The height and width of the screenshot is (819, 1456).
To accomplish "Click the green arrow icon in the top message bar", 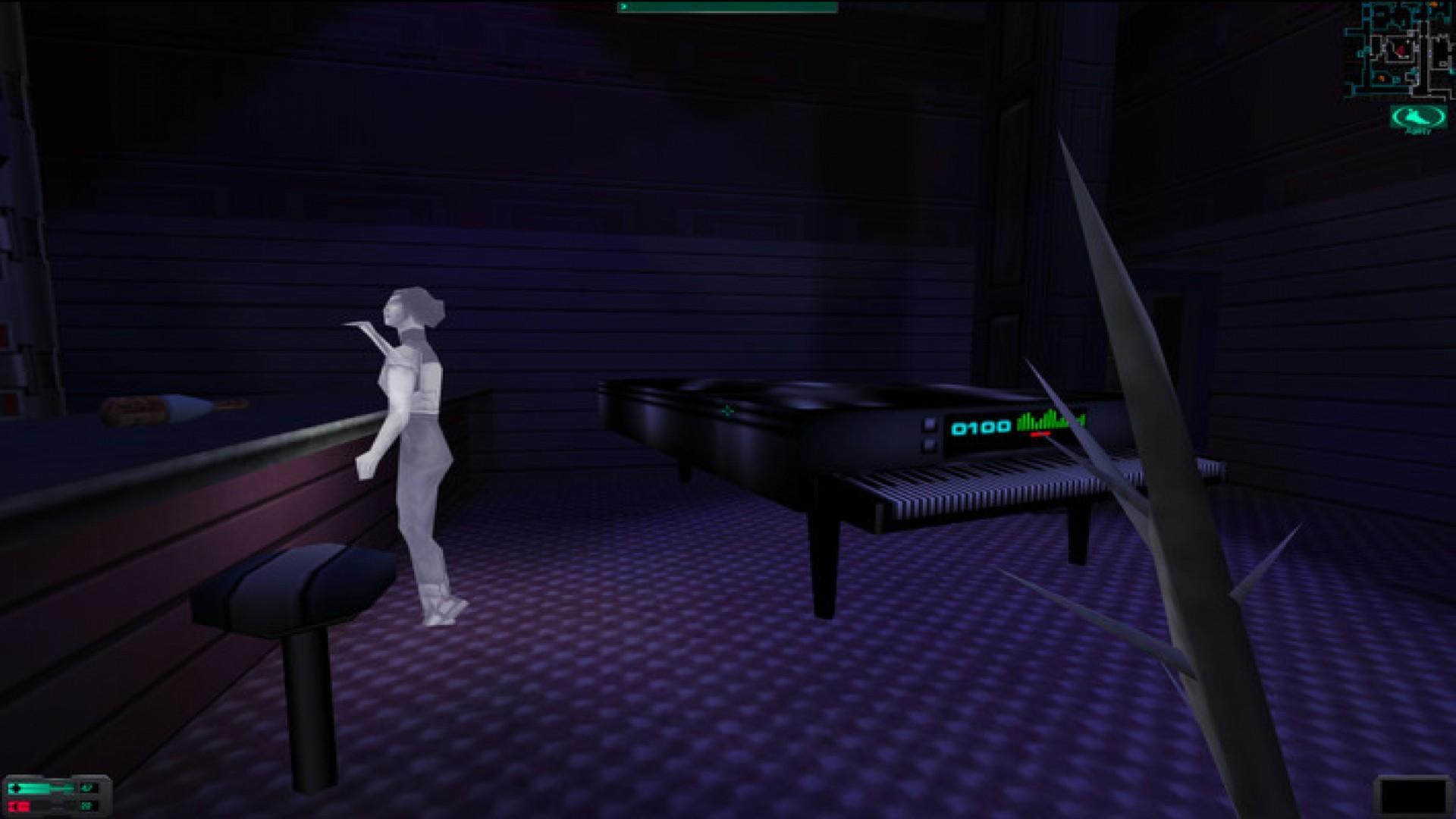I will [x=623, y=8].
